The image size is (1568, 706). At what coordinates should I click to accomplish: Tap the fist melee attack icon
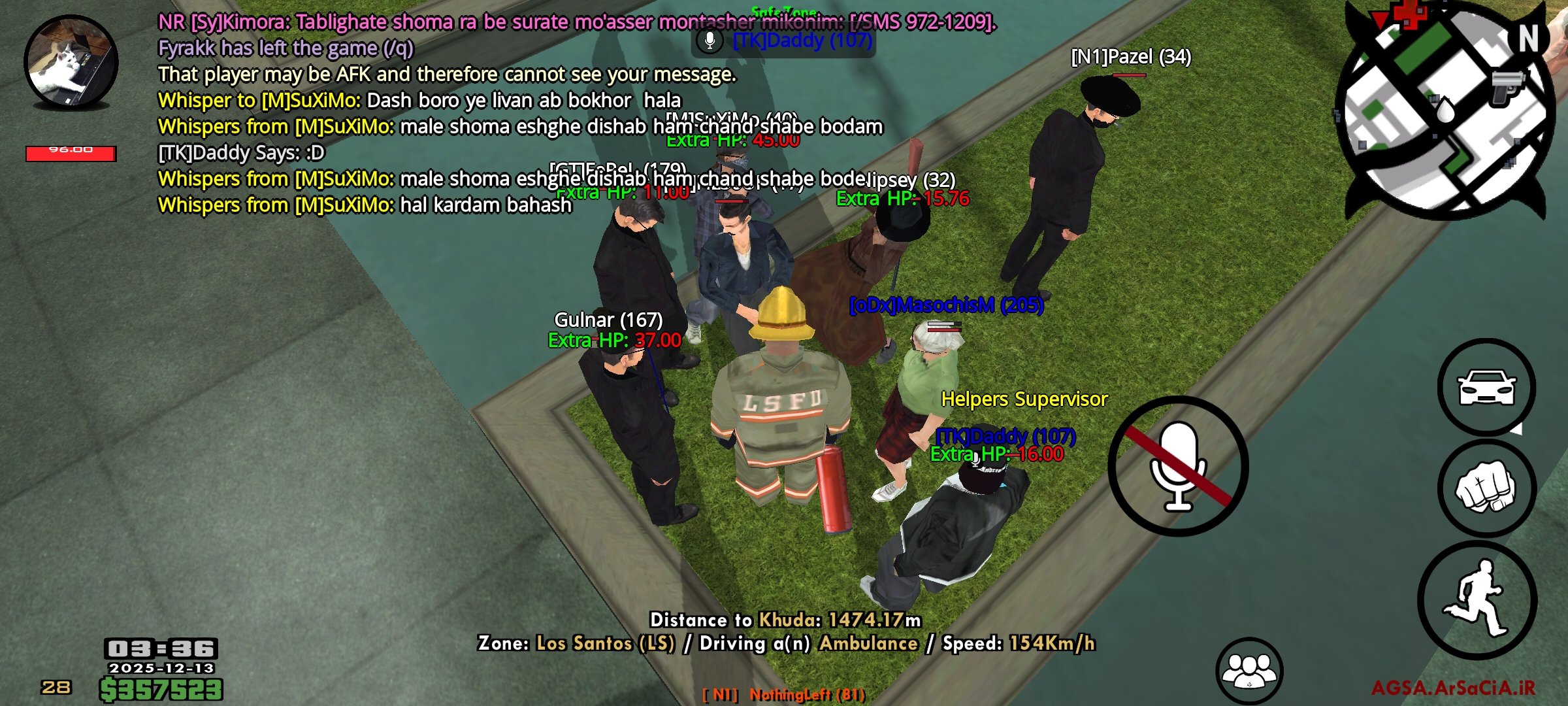coord(1486,488)
